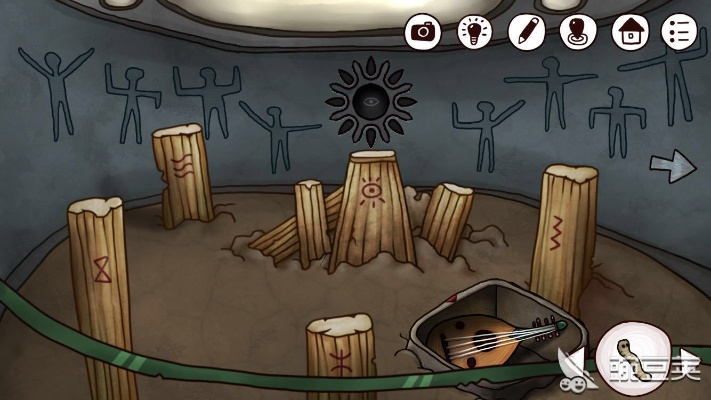The image size is (711, 400).
Task: Open the lightbulb hint button
Action: point(474,31)
